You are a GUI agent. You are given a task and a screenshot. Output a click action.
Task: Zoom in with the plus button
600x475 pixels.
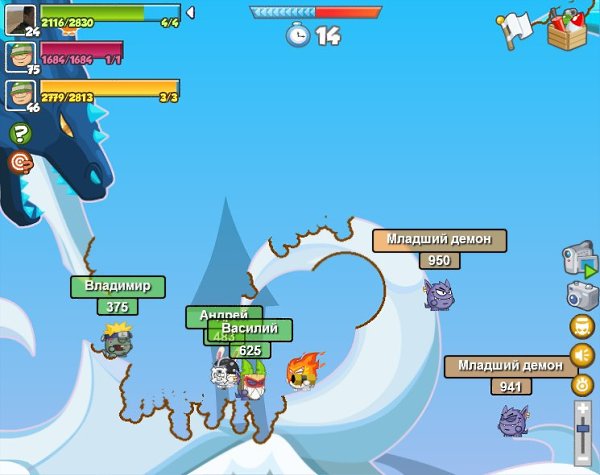(x=583, y=408)
